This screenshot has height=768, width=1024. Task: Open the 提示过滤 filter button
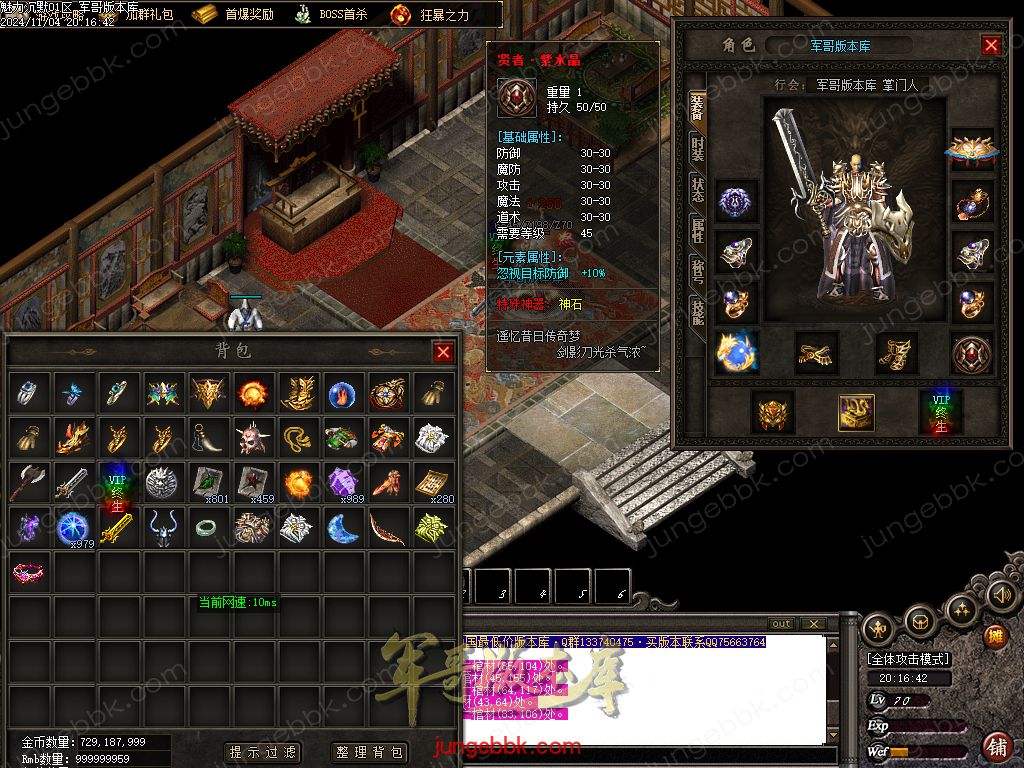(262, 752)
